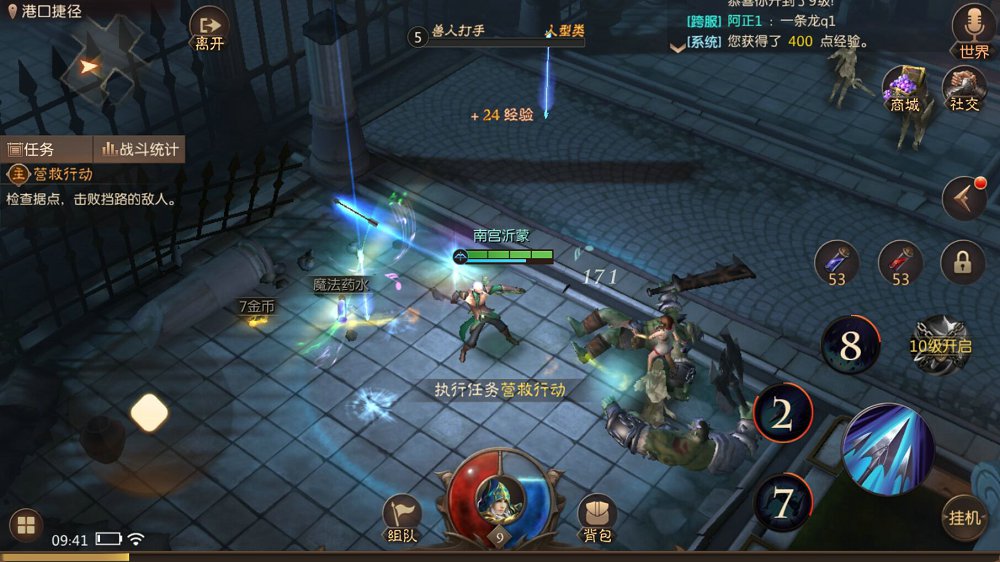The width and height of the screenshot is (1000, 562).
Task: Open the 社交 social menu
Action: (x=964, y=88)
